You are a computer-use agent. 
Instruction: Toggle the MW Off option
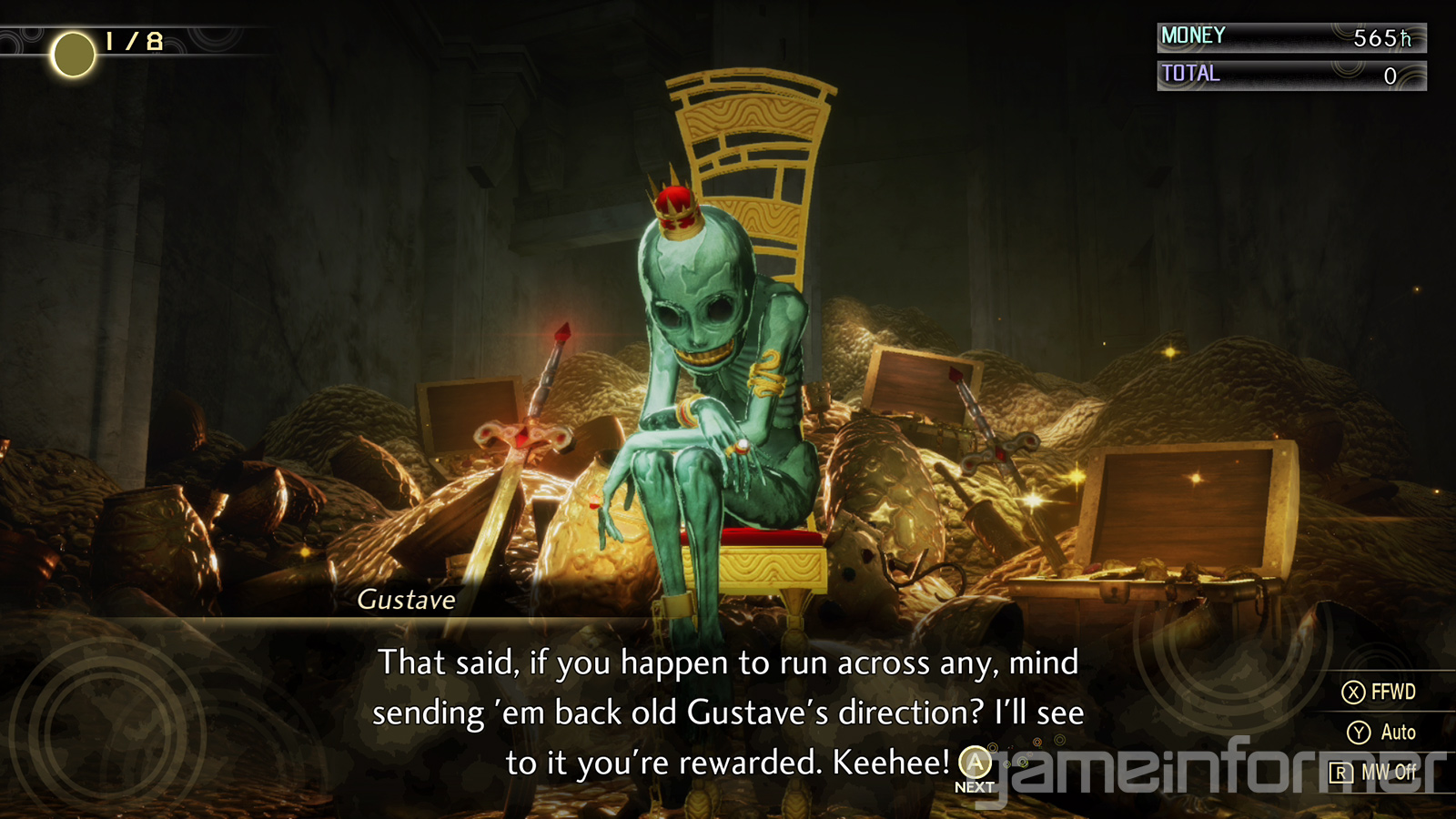click(1374, 773)
